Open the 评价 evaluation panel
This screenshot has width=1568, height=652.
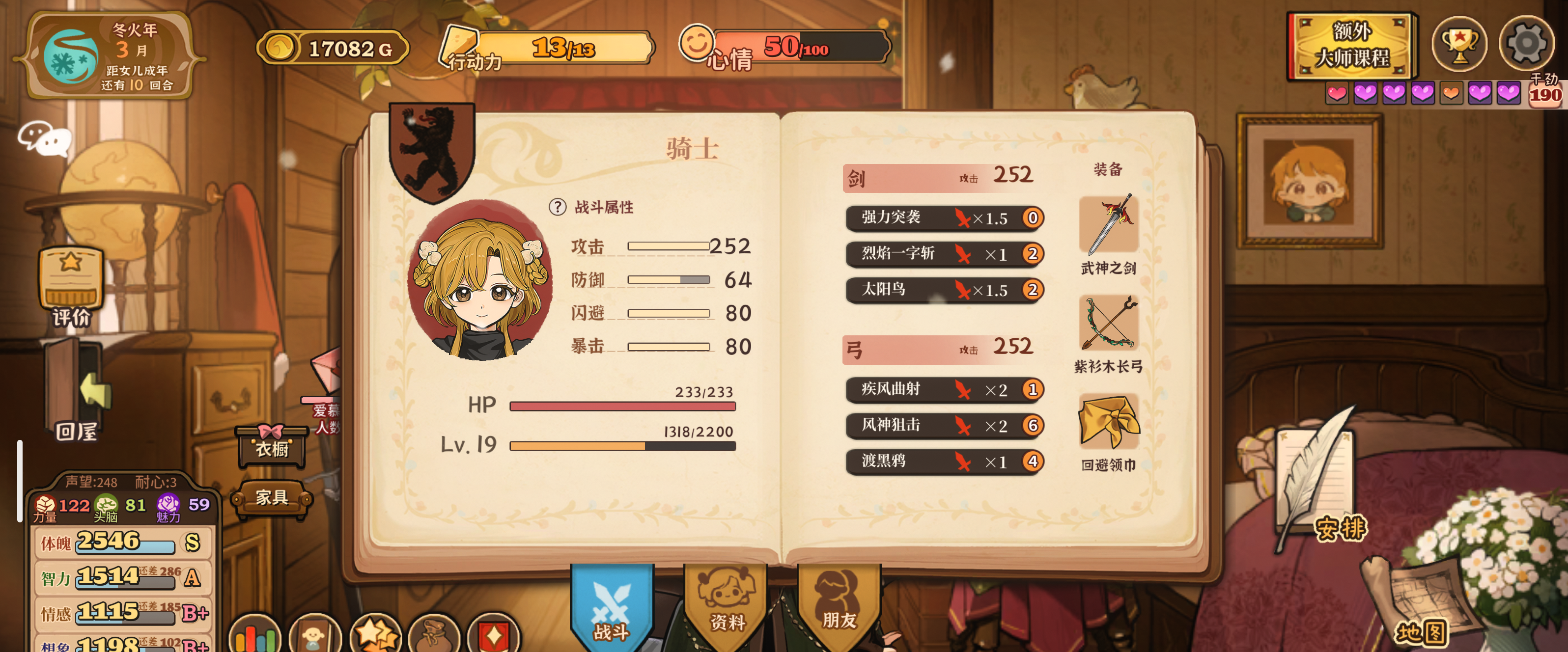coord(71,286)
